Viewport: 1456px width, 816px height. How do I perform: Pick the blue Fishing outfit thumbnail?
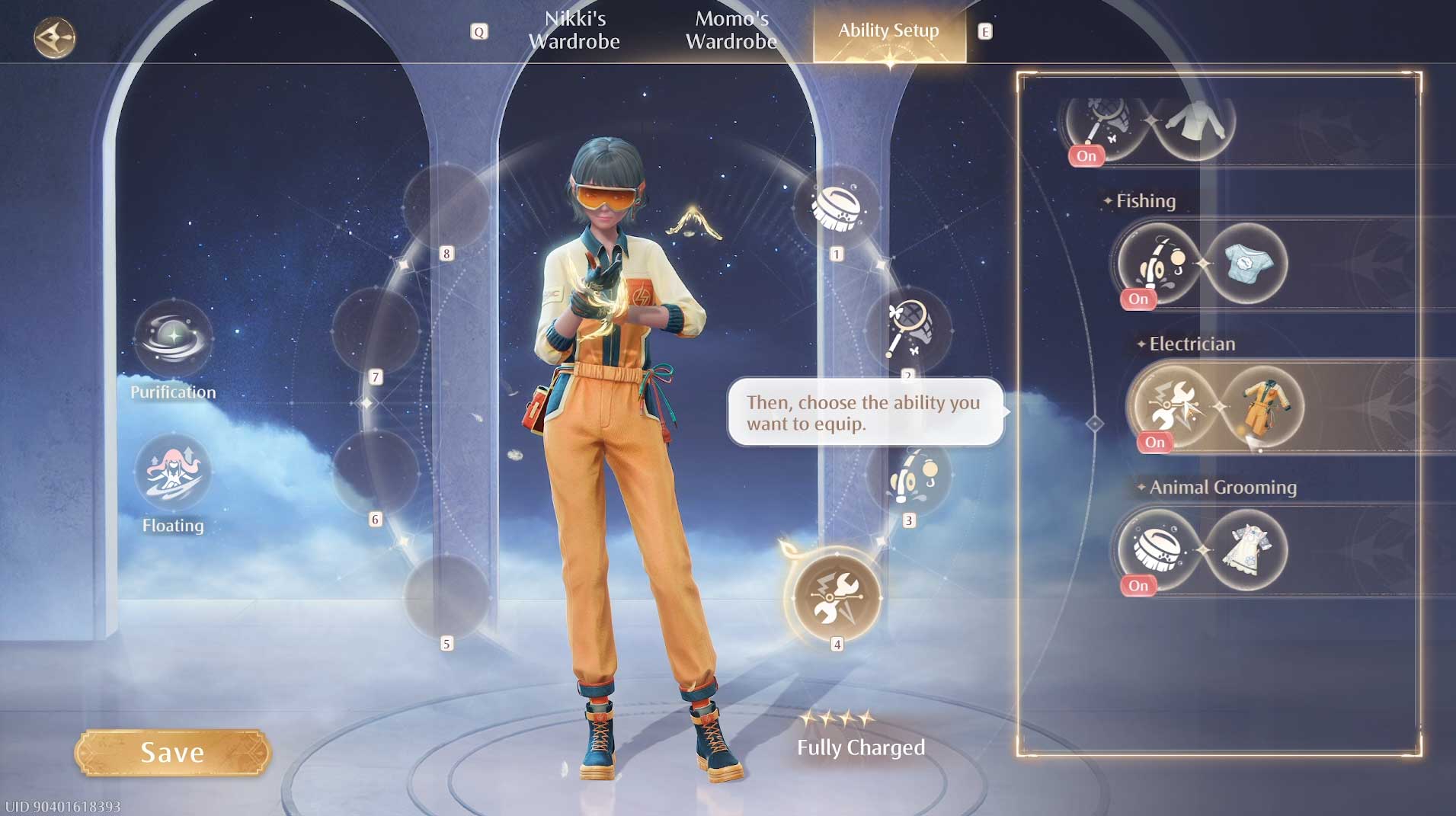(1246, 263)
